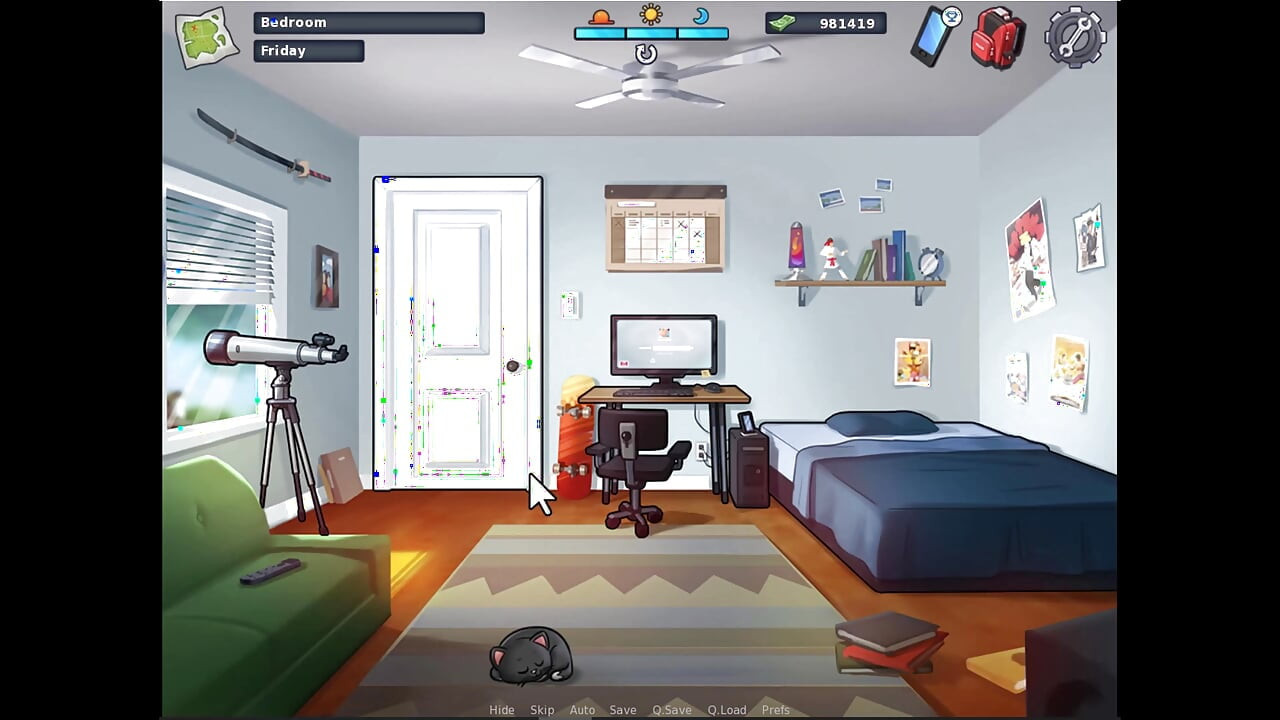Select Save from the bottom menu
Screen dimensions: 1280x720
click(x=623, y=709)
